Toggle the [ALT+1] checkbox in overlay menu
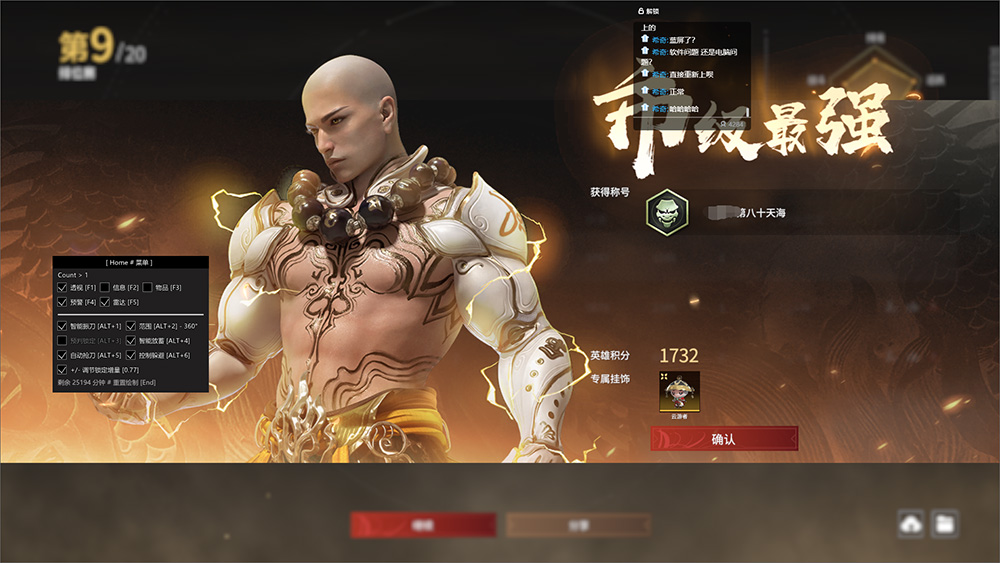The width and height of the screenshot is (1000, 563). point(63,326)
